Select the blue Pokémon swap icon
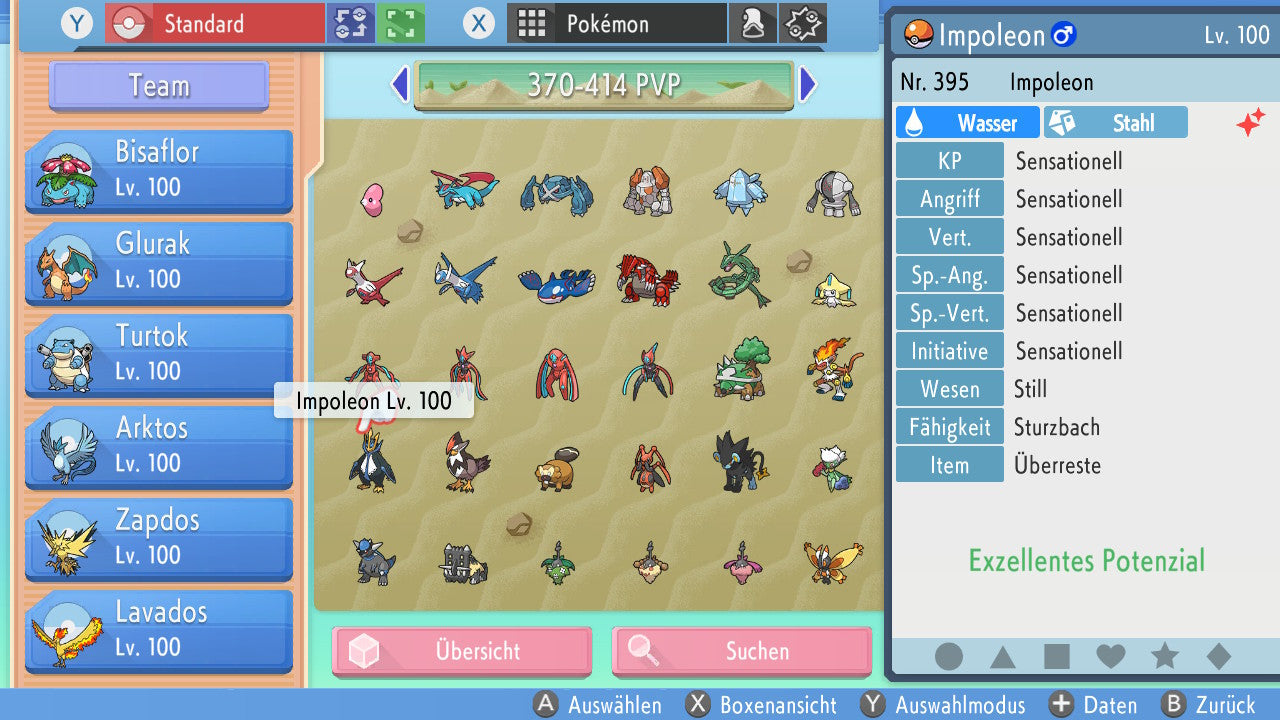 pyautogui.click(x=351, y=22)
